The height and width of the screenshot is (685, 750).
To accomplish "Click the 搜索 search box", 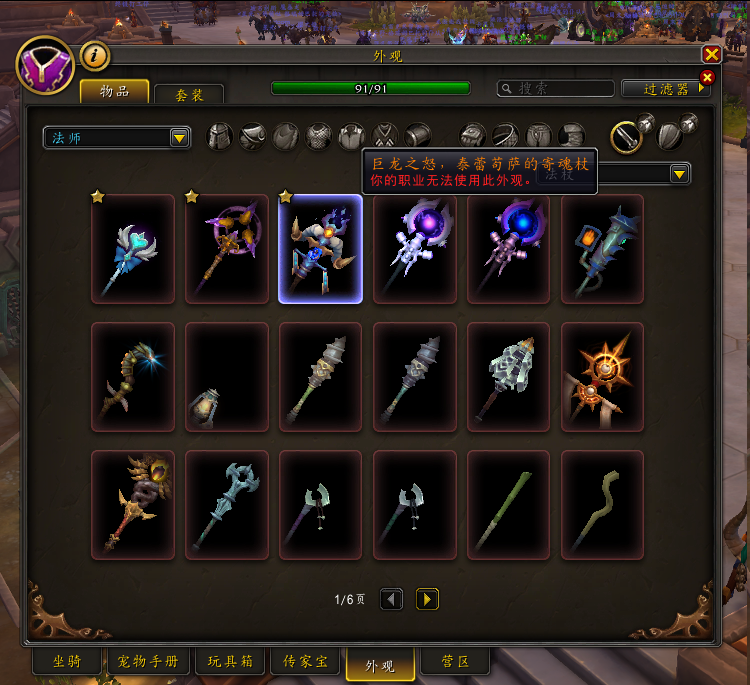I will click(556, 89).
